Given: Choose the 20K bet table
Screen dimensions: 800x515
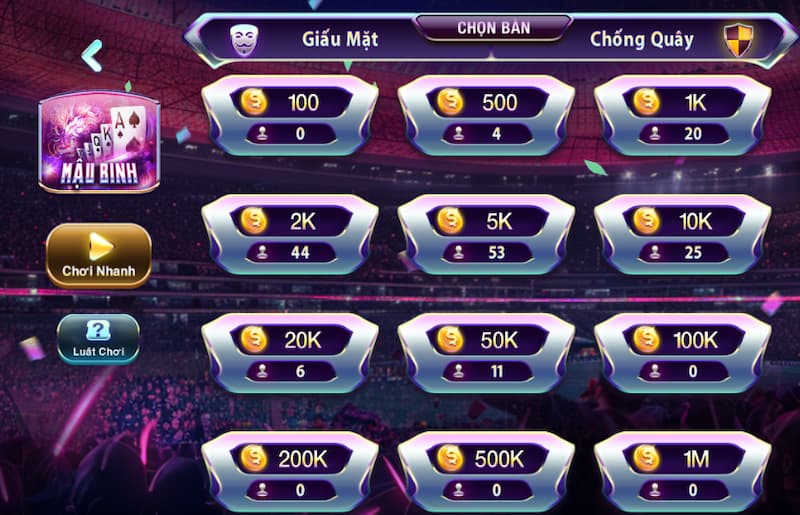Looking at the screenshot, I should point(290,354).
